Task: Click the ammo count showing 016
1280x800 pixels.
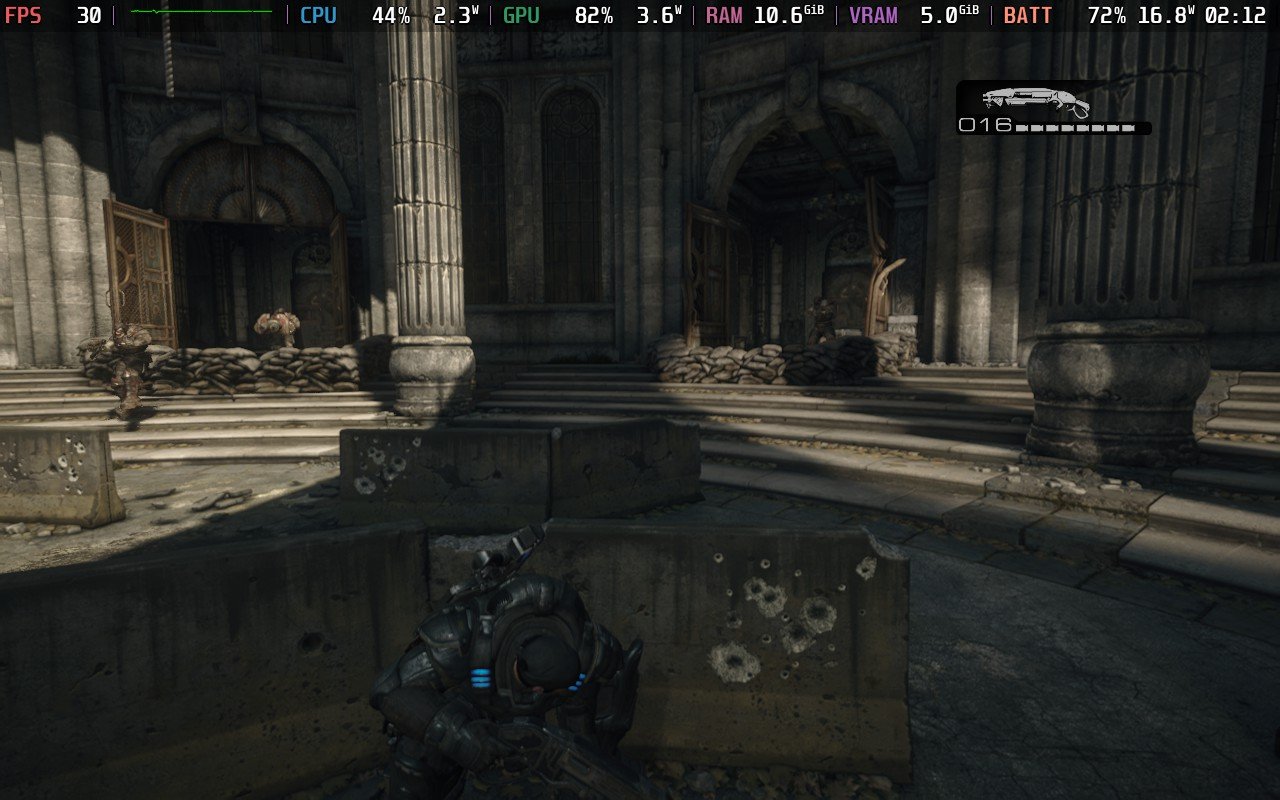Action: (x=984, y=124)
